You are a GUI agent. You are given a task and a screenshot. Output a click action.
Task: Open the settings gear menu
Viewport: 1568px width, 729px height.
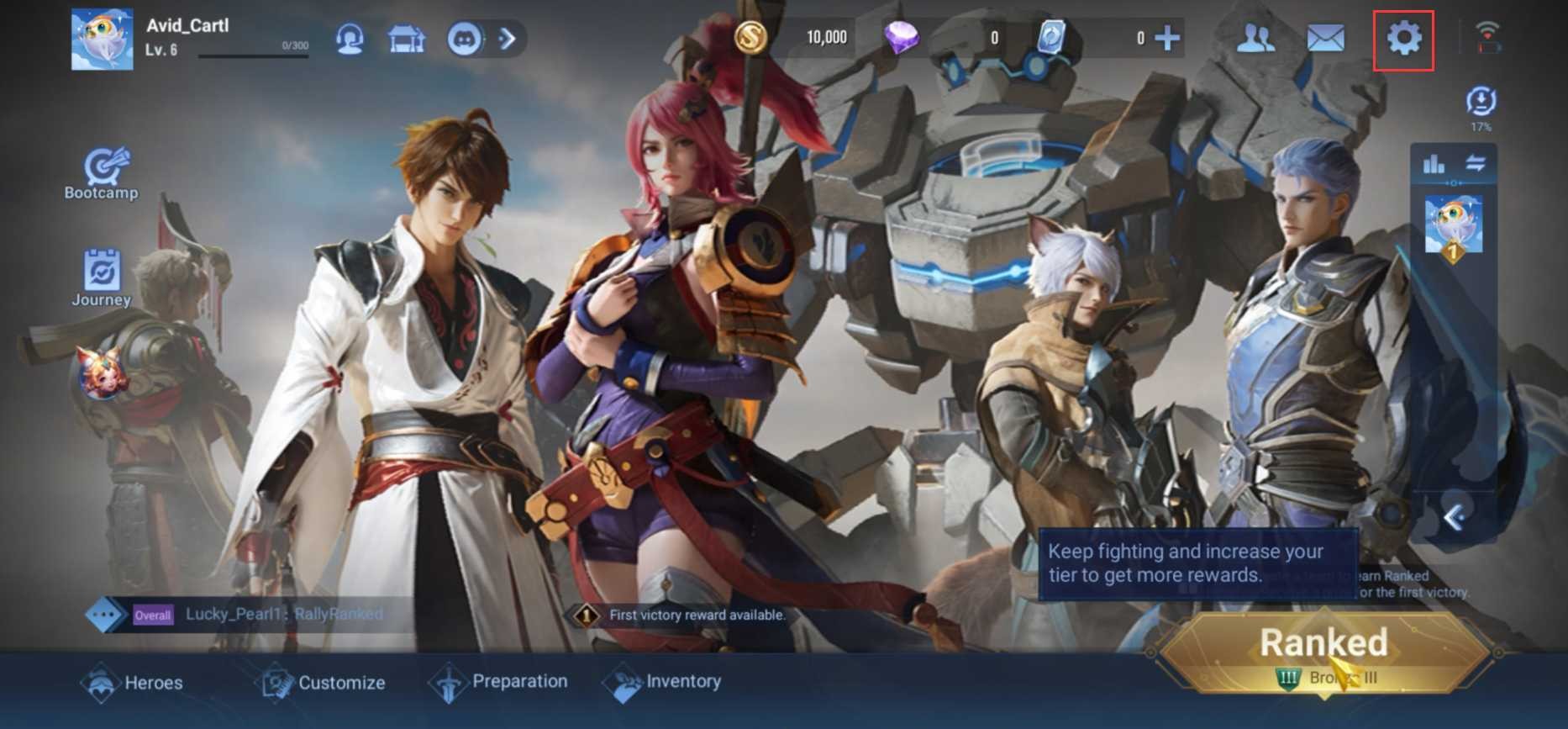pyautogui.click(x=1403, y=39)
